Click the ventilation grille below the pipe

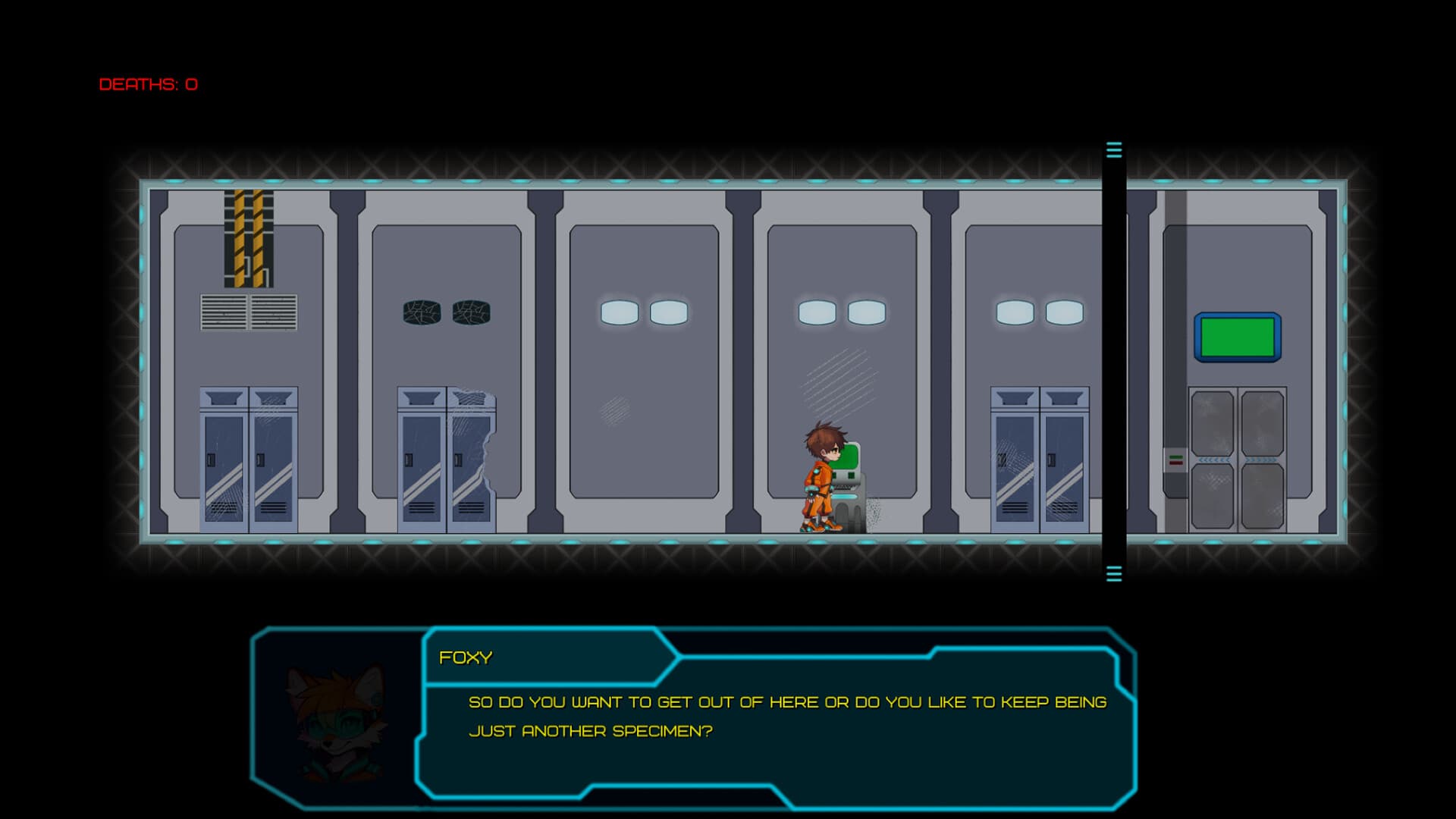[247, 311]
